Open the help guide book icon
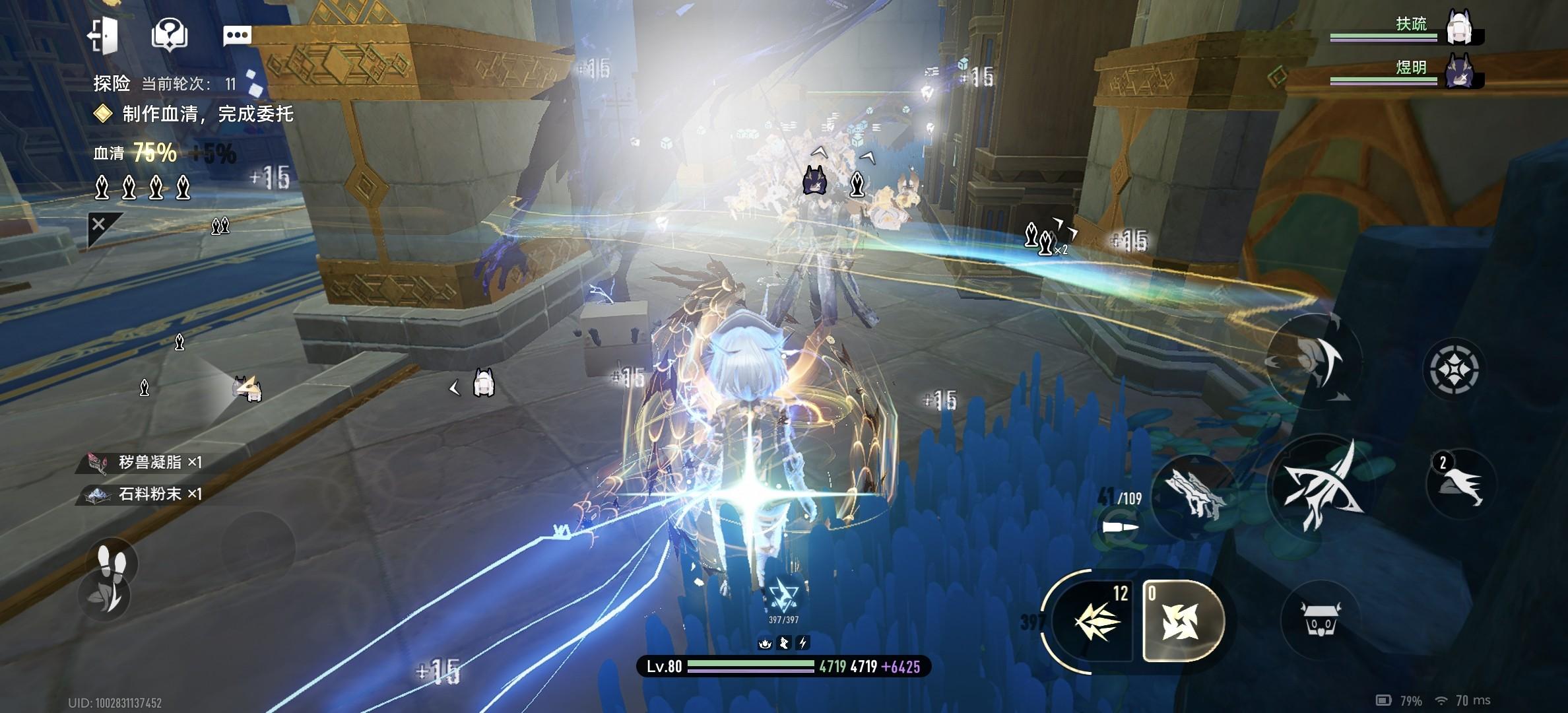1568x713 pixels. click(170, 34)
